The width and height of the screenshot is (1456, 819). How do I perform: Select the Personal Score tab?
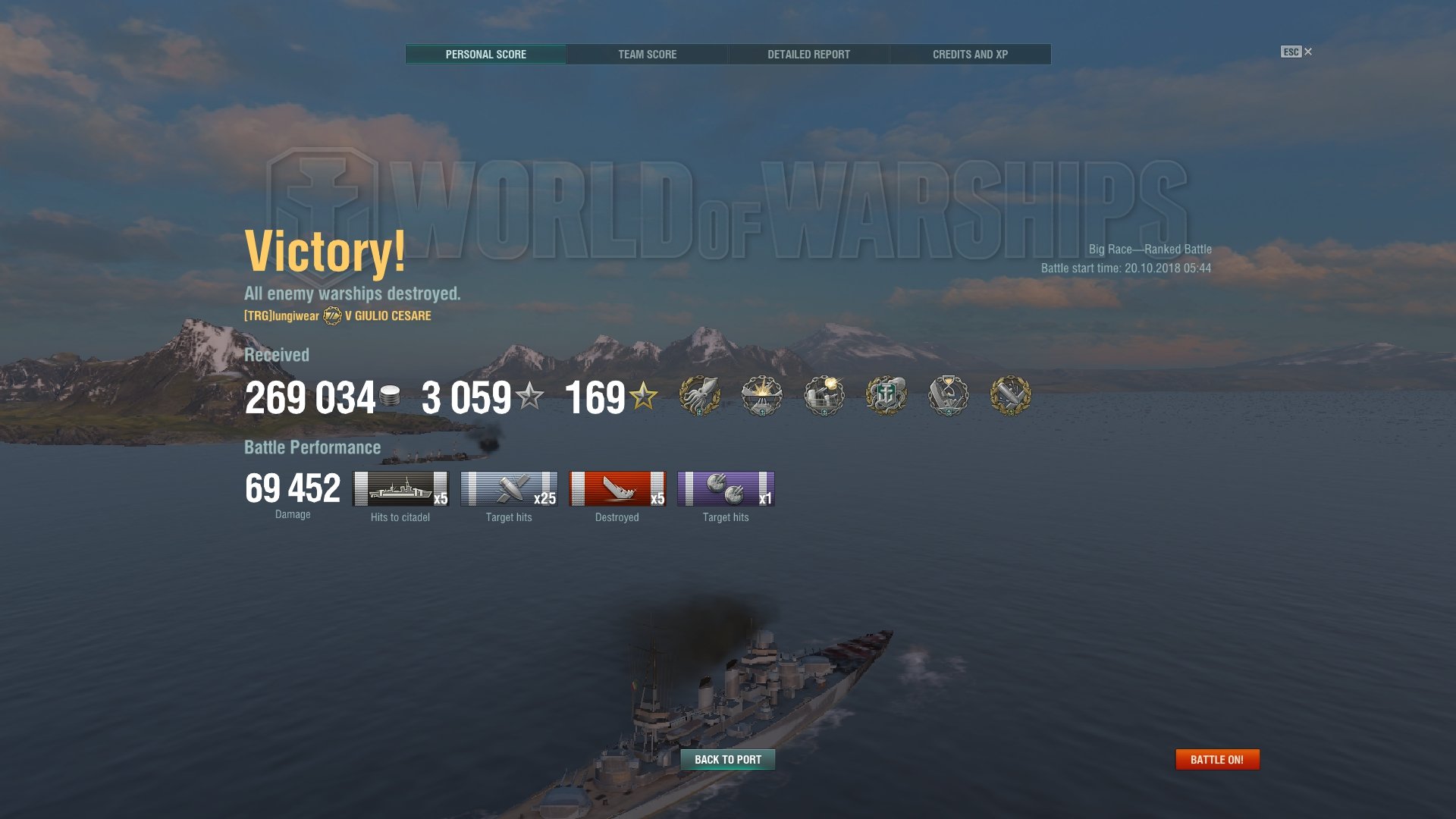click(485, 54)
